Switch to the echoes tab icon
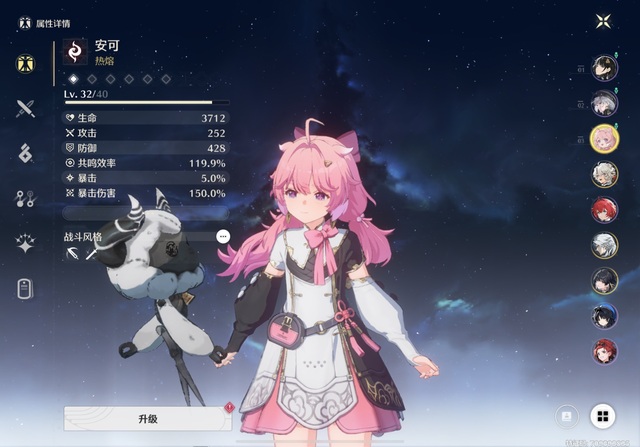Image resolution: width=640 pixels, height=447 pixels. pyautogui.click(x=26, y=153)
